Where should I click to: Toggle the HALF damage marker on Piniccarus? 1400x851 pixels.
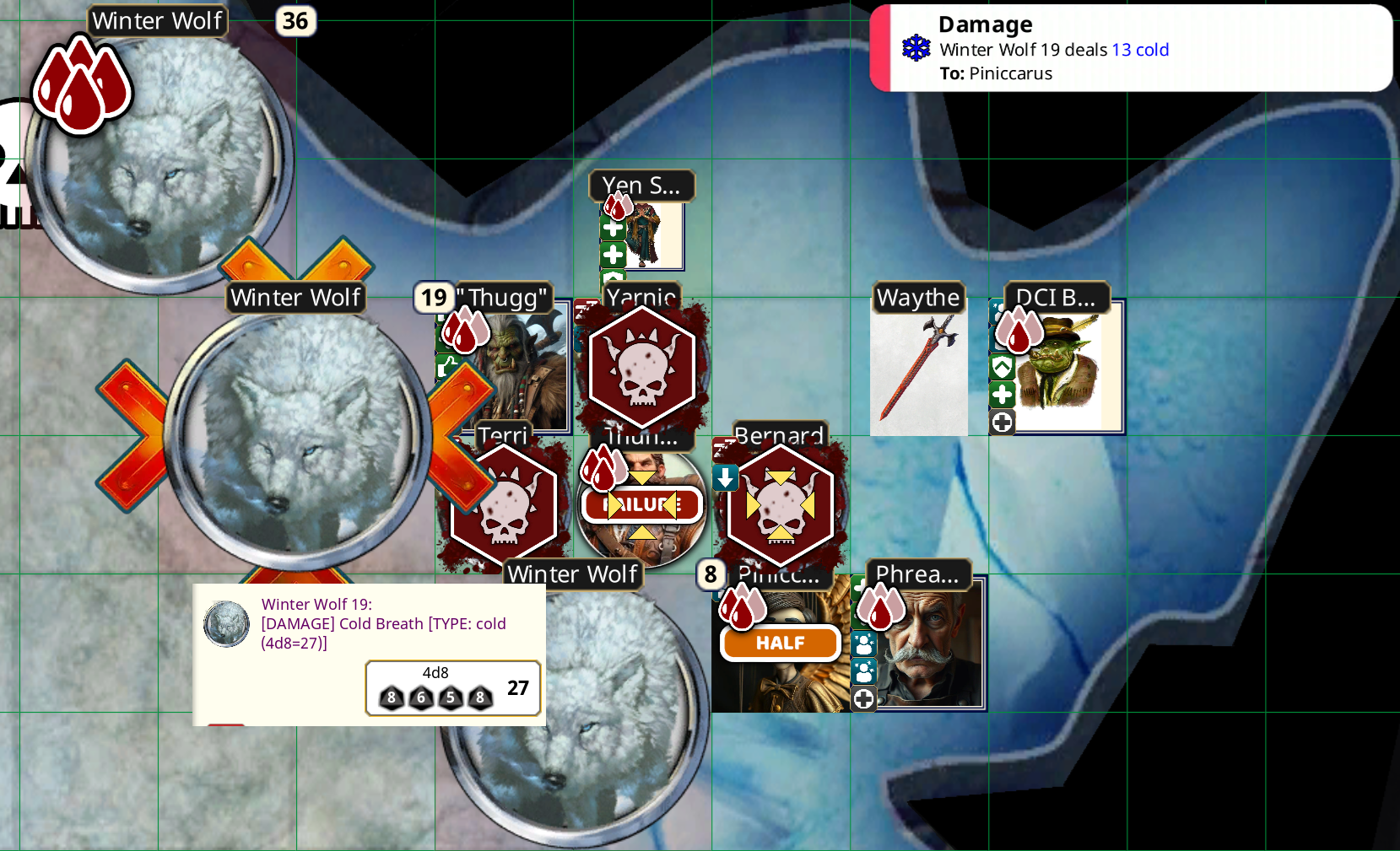(x=778, y=643)
